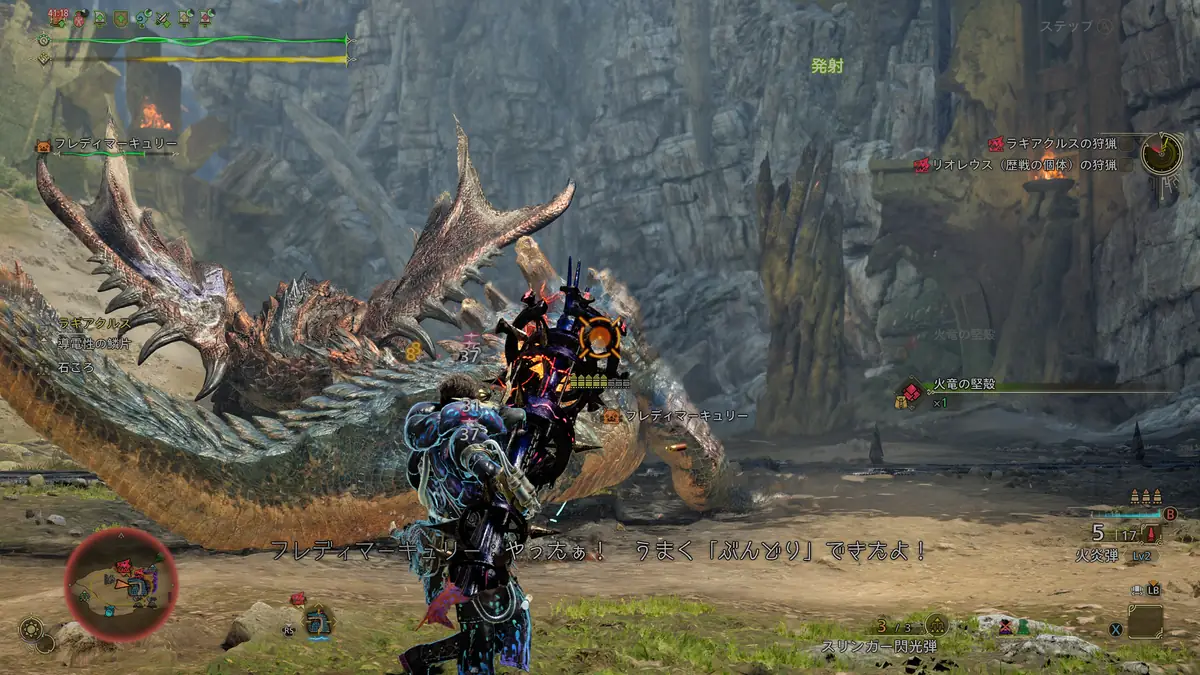Image resolution: width=1200 pixels, height=675 pixels.
Task: Click the round compass icon beside the quests
Action: 1162,153
